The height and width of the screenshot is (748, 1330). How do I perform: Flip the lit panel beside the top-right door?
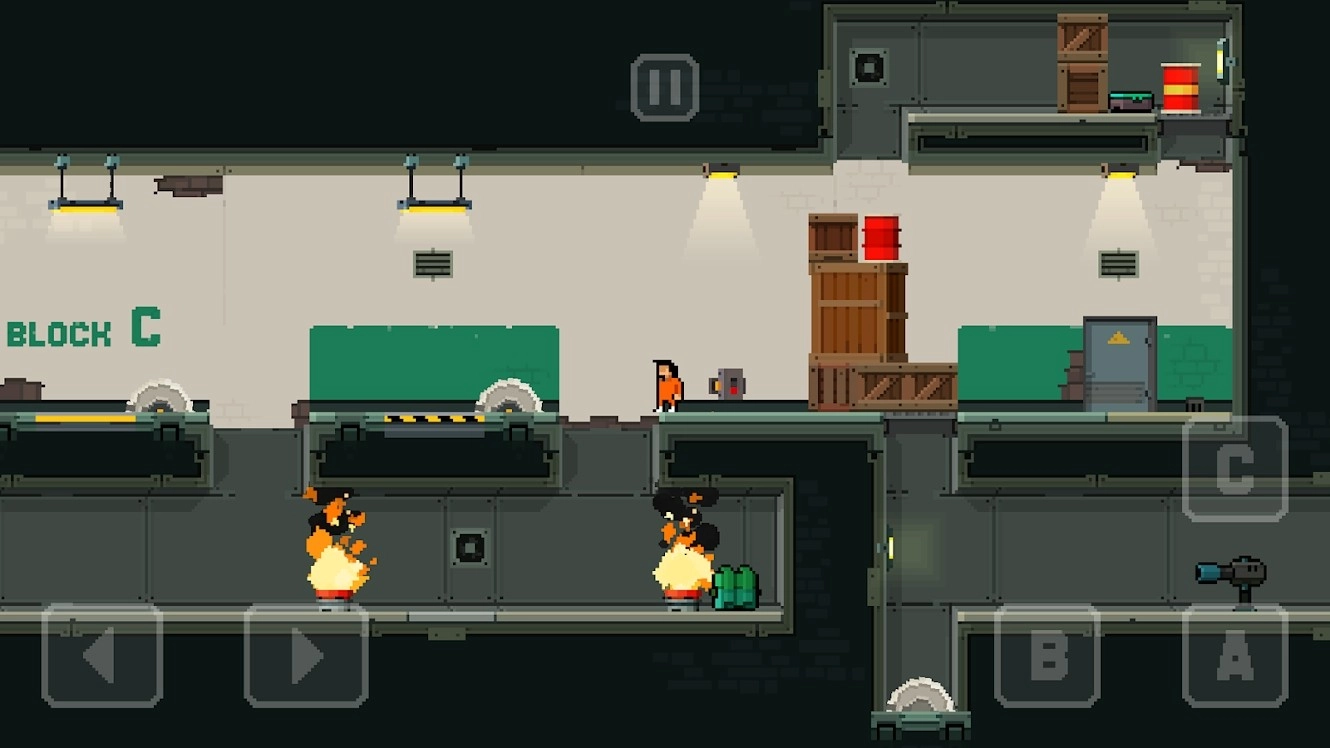click(1222, 58)
